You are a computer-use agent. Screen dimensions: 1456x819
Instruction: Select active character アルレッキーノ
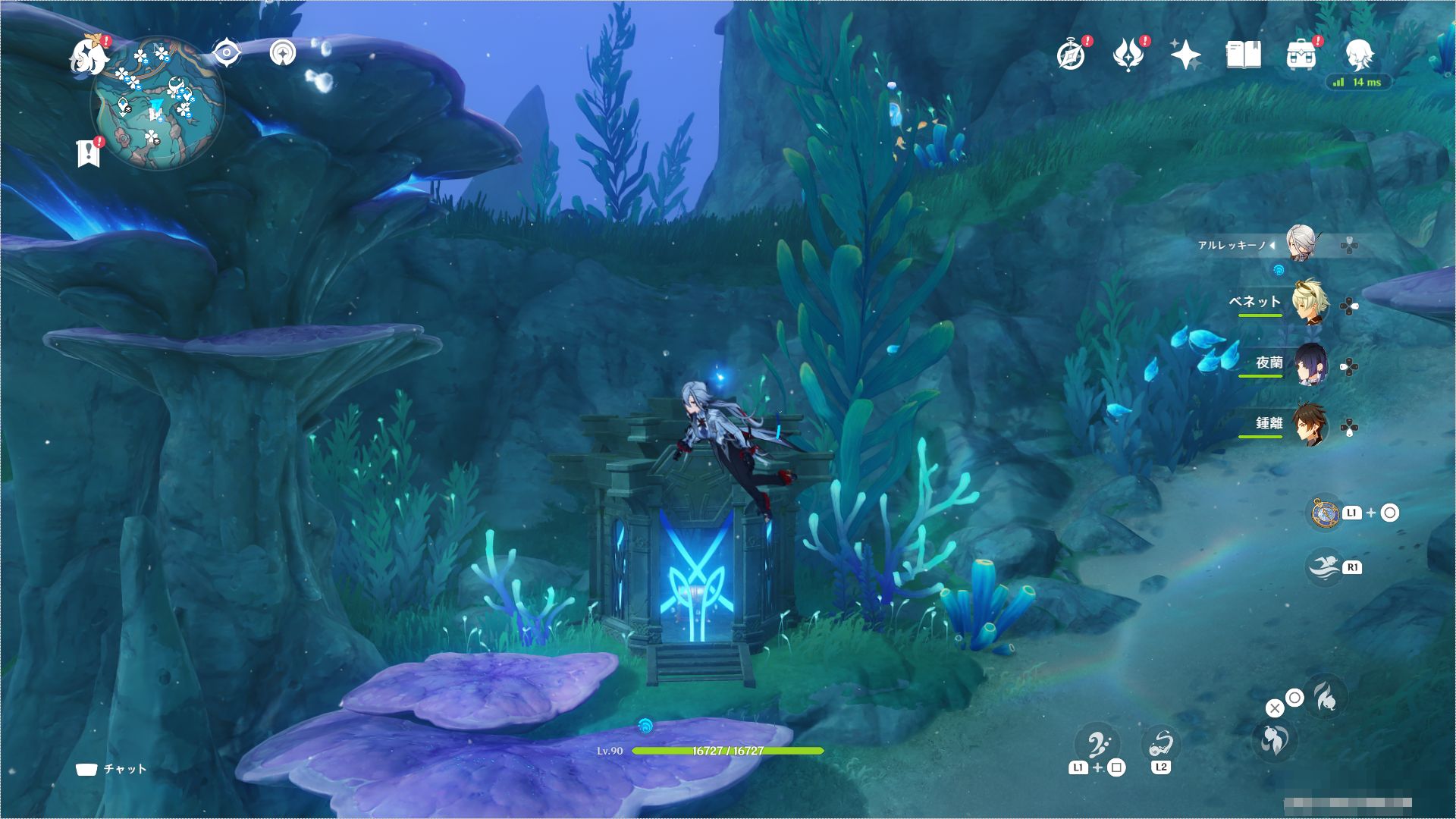(1300, 243)
